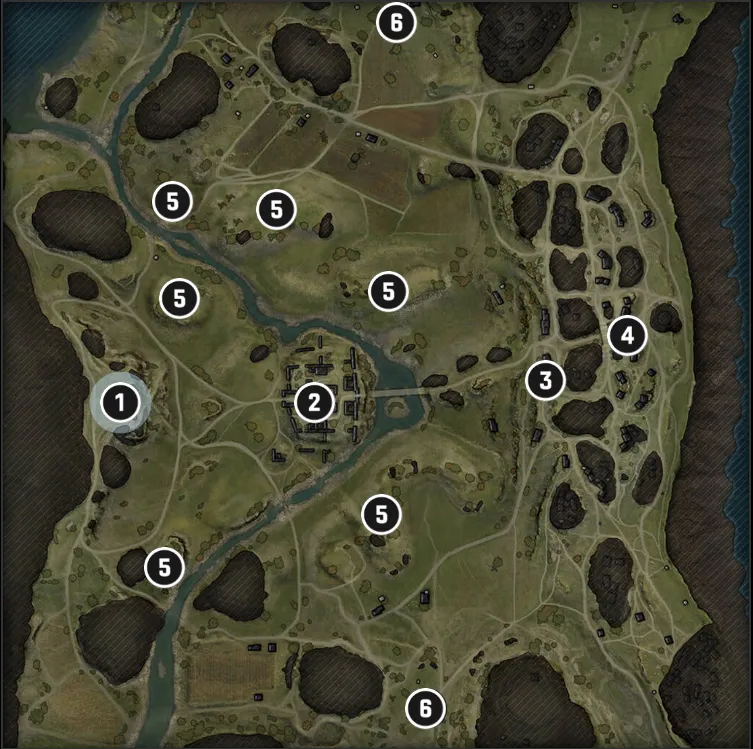753x749 pixels.
Task: Open map marker number 4
Action: click(627, 335)
